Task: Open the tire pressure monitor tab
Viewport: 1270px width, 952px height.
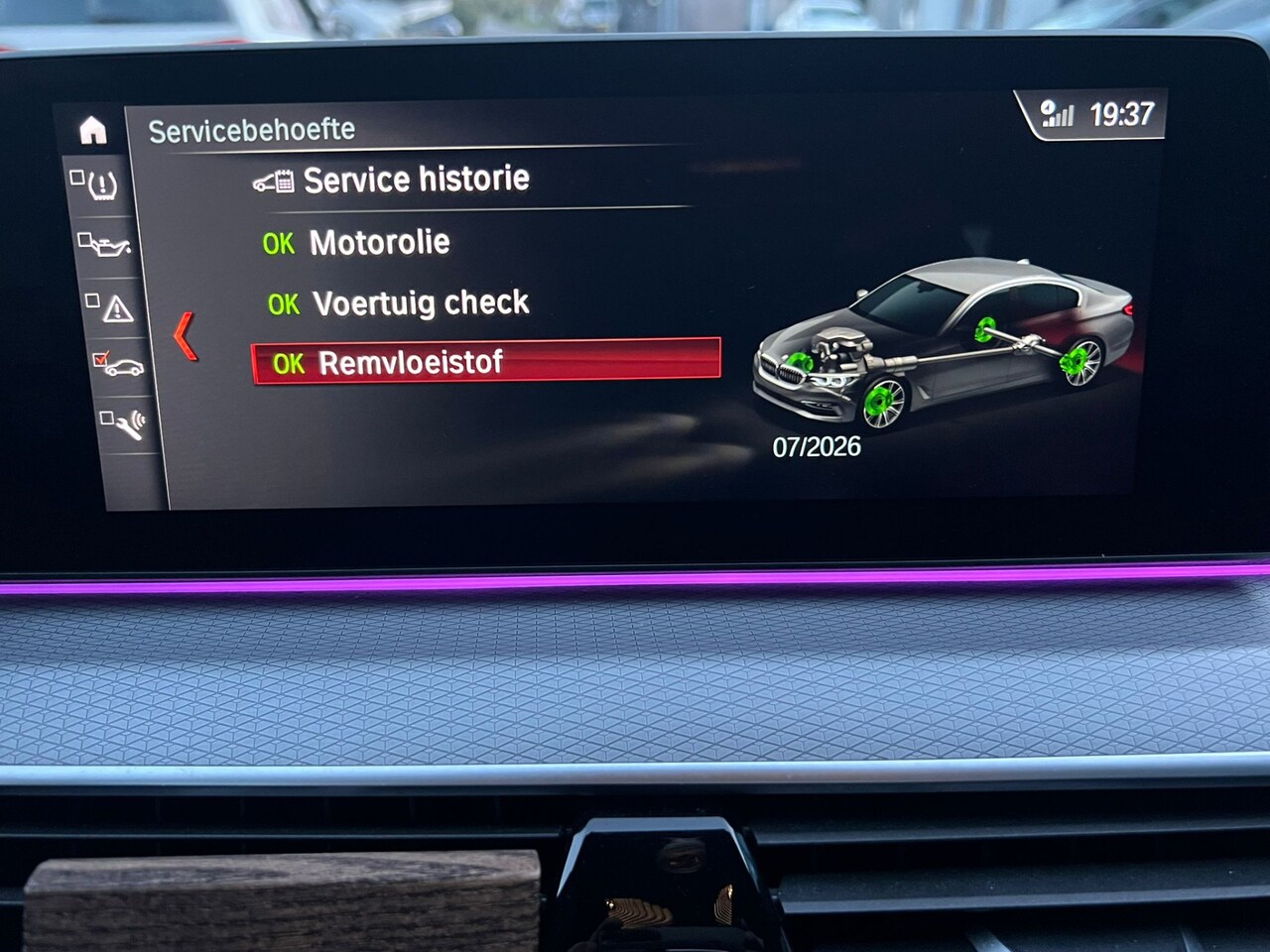Action: tap(99, 184)
